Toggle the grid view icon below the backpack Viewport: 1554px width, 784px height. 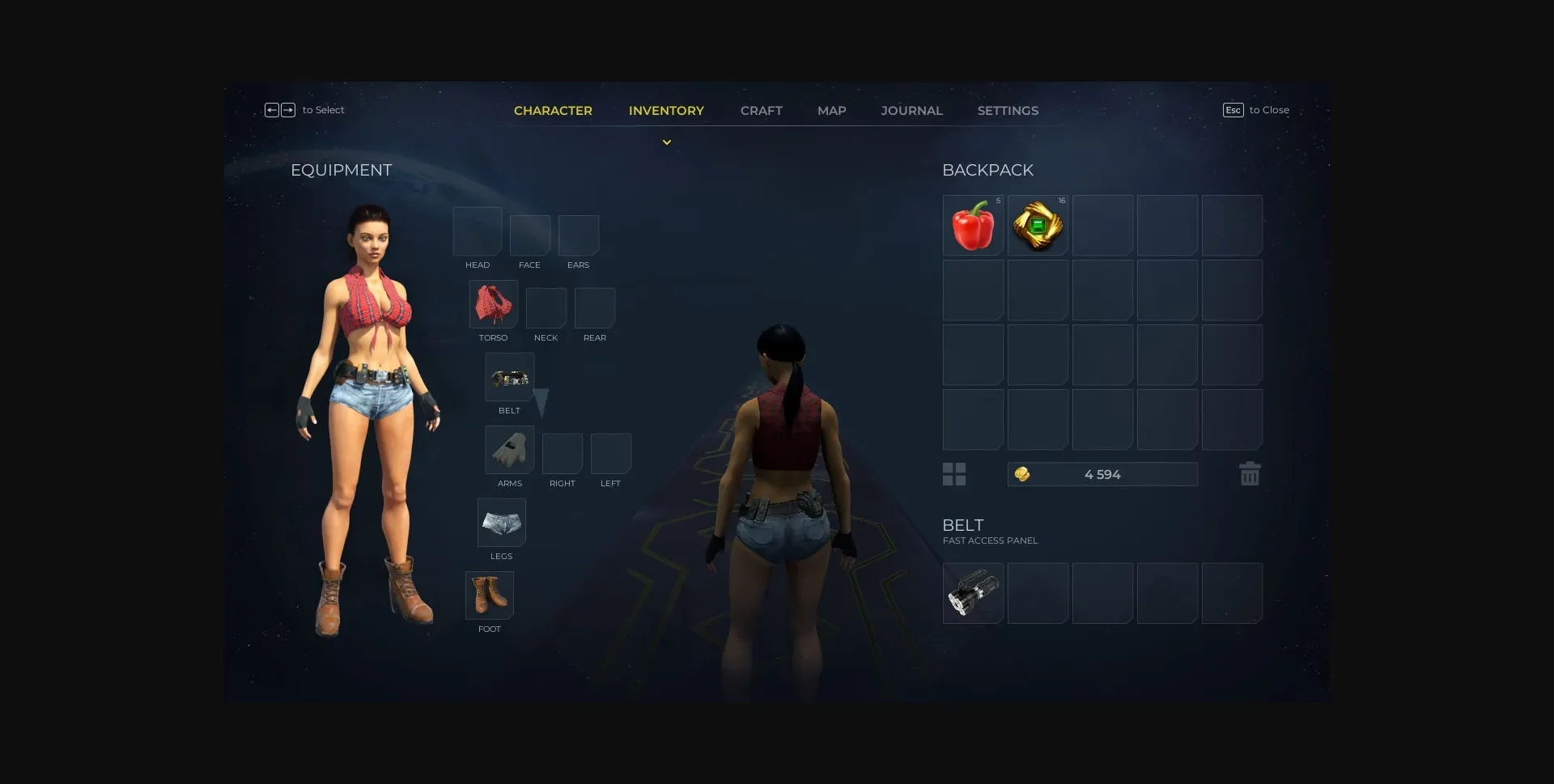(x=954, y=474)
